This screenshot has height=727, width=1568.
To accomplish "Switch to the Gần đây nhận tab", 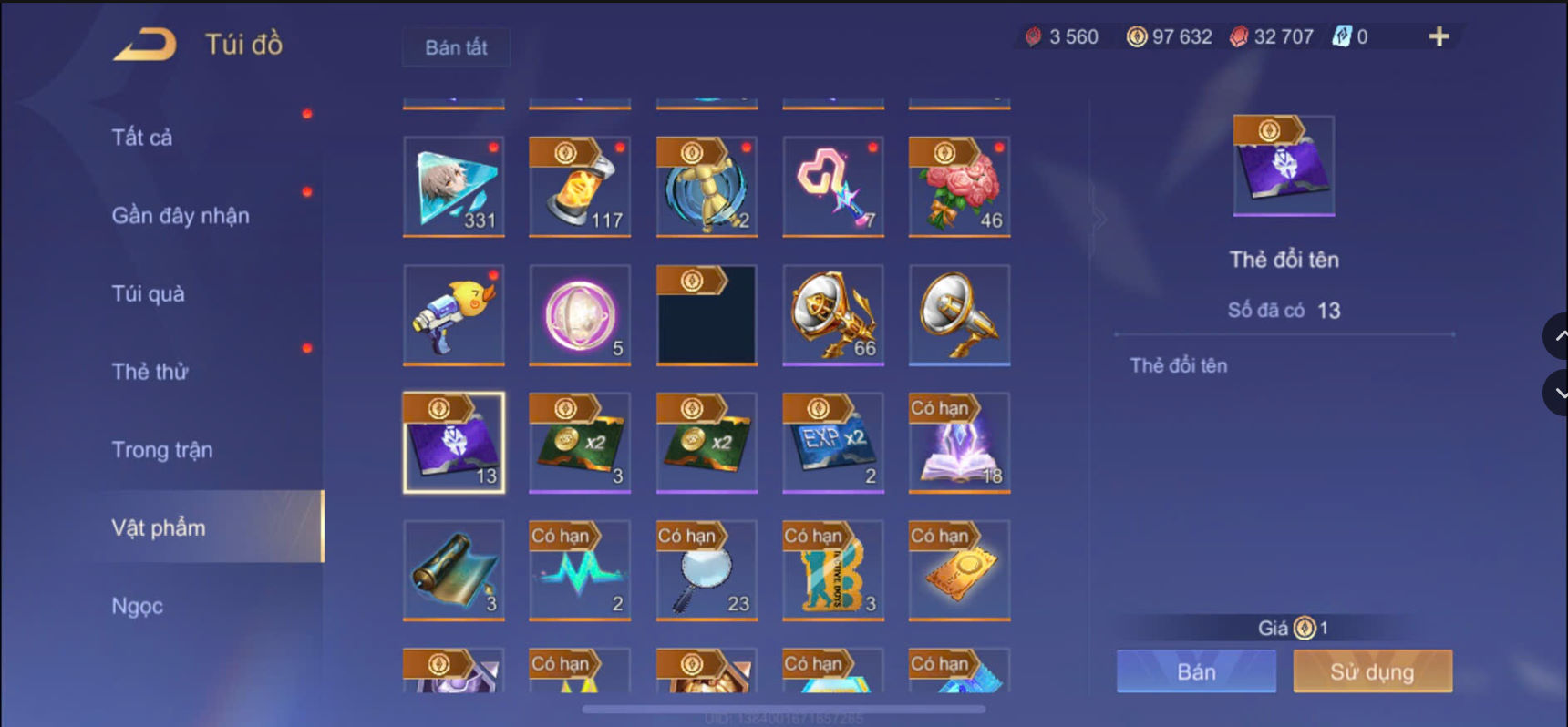I will click(x=180, y=215).
